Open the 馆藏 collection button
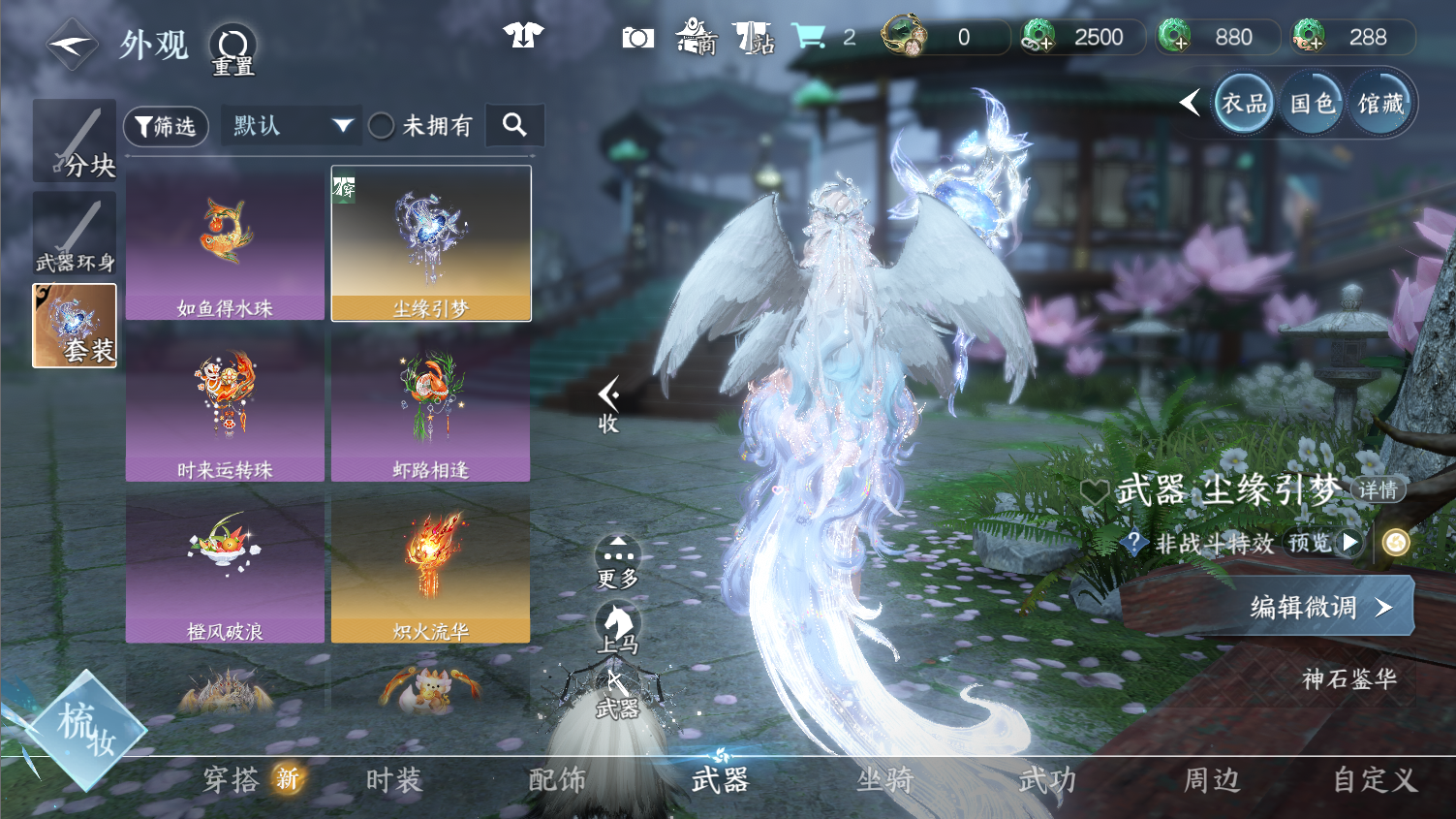The height and width of the screenshot is (819, 1456). point(1380,104)
